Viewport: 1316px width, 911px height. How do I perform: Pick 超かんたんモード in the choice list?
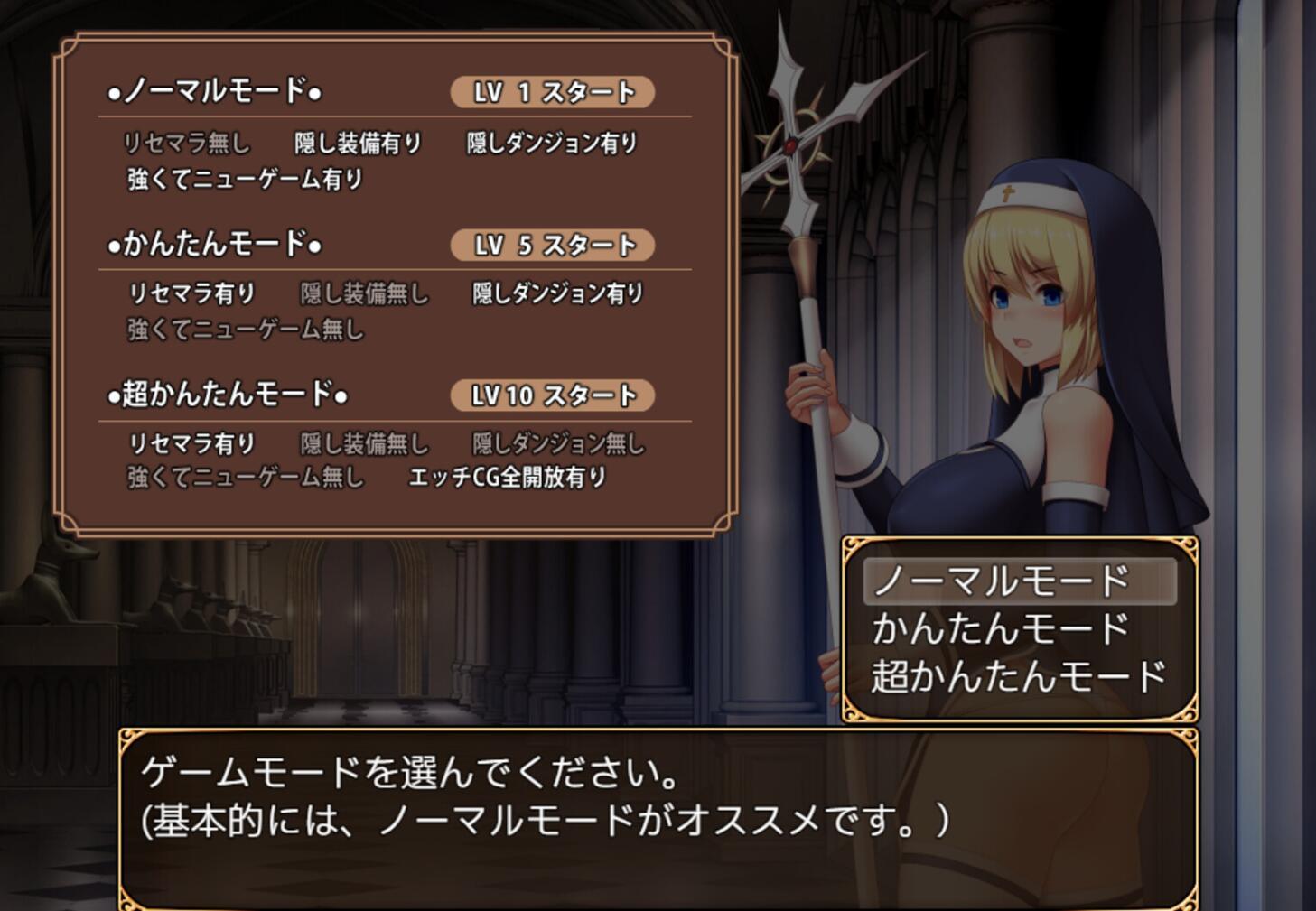point(1019,677)
